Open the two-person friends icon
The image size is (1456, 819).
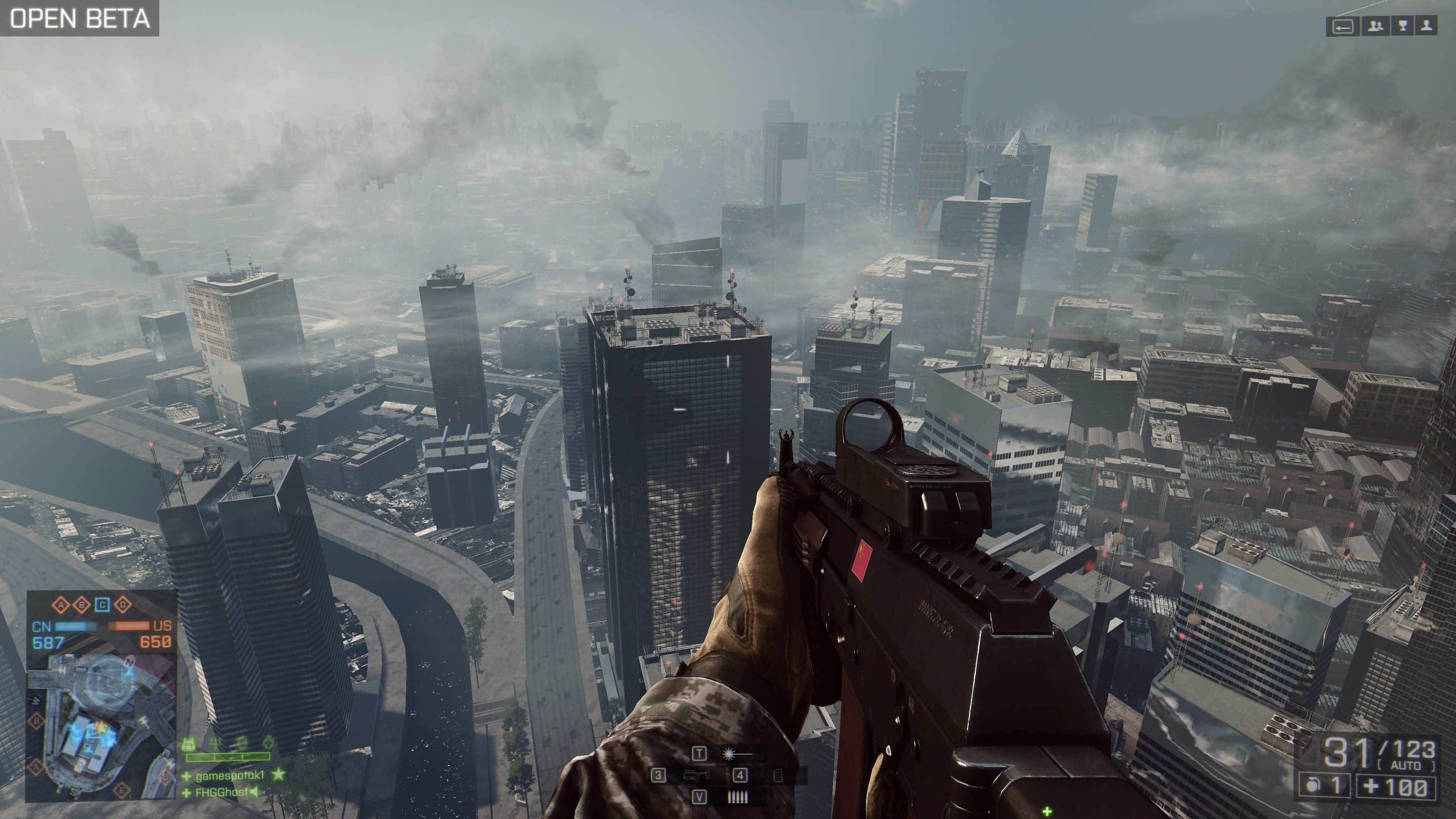coord(1375,27)
